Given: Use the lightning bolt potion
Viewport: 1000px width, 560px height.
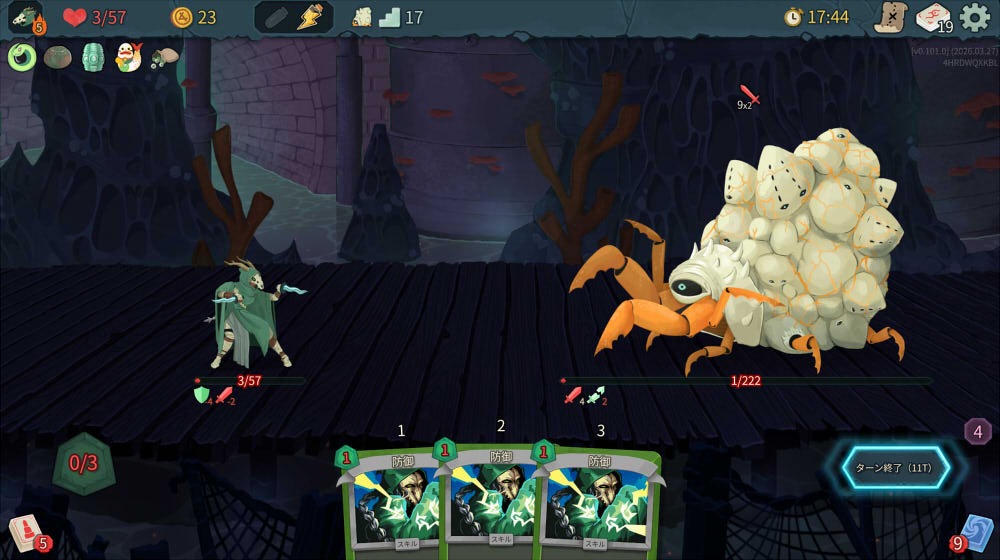Looking at the screenshot, I should tap(311, 17).
